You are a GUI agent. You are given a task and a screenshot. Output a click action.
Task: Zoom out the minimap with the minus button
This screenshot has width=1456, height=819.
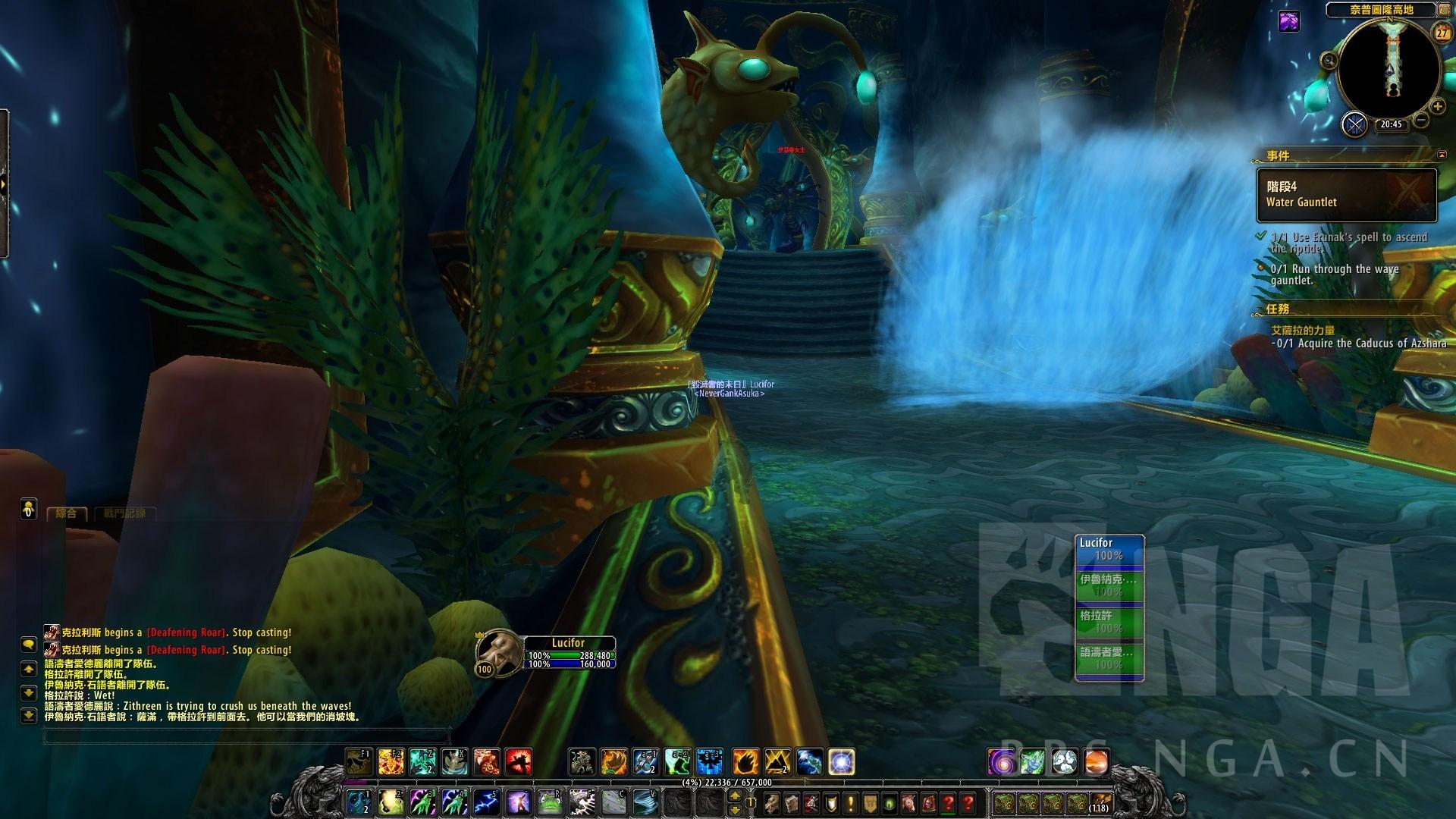(1421, 120)
